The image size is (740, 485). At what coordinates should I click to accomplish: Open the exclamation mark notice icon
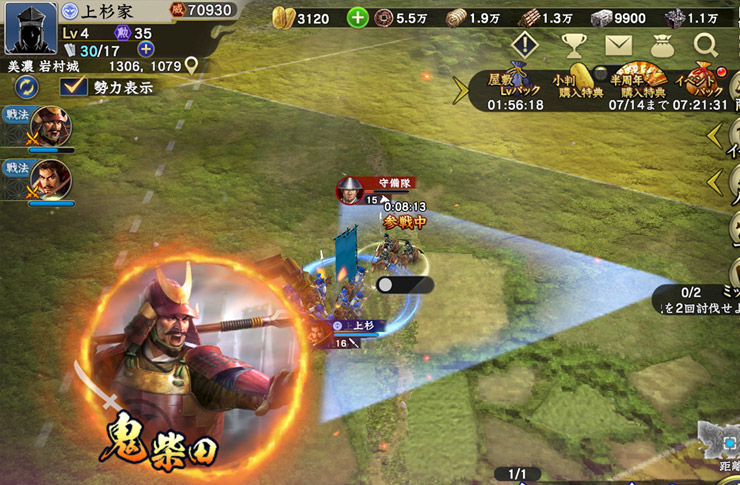(x=525, y=45)
